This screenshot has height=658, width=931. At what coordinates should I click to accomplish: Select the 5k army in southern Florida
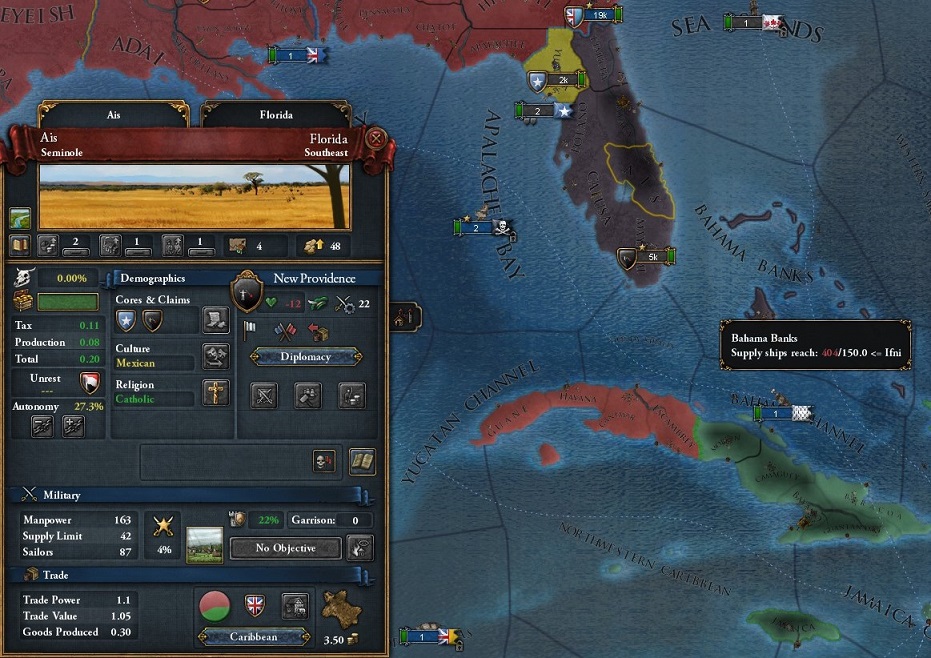647,257
